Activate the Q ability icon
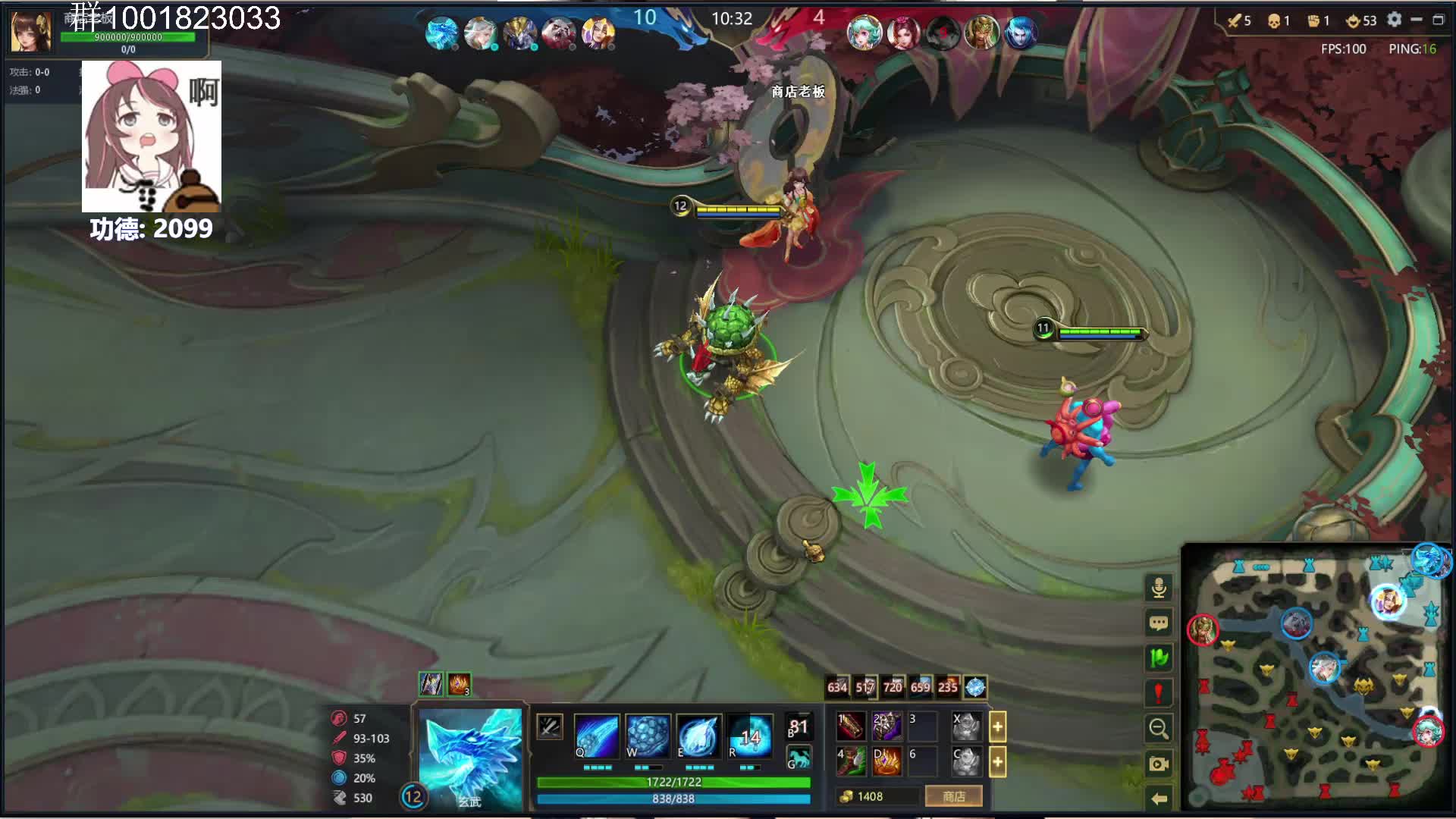Image resolution: width=1456 pixels, height=819 pixels. [x=597, y=736]
